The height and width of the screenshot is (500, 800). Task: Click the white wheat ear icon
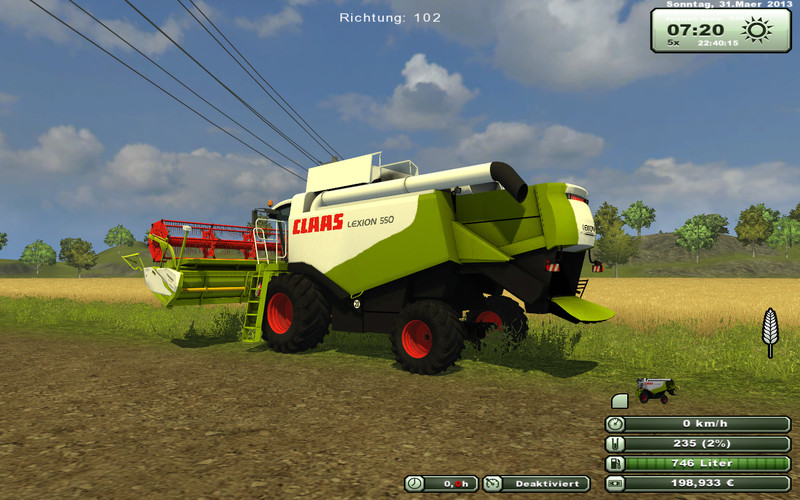[x=770, y=331]
